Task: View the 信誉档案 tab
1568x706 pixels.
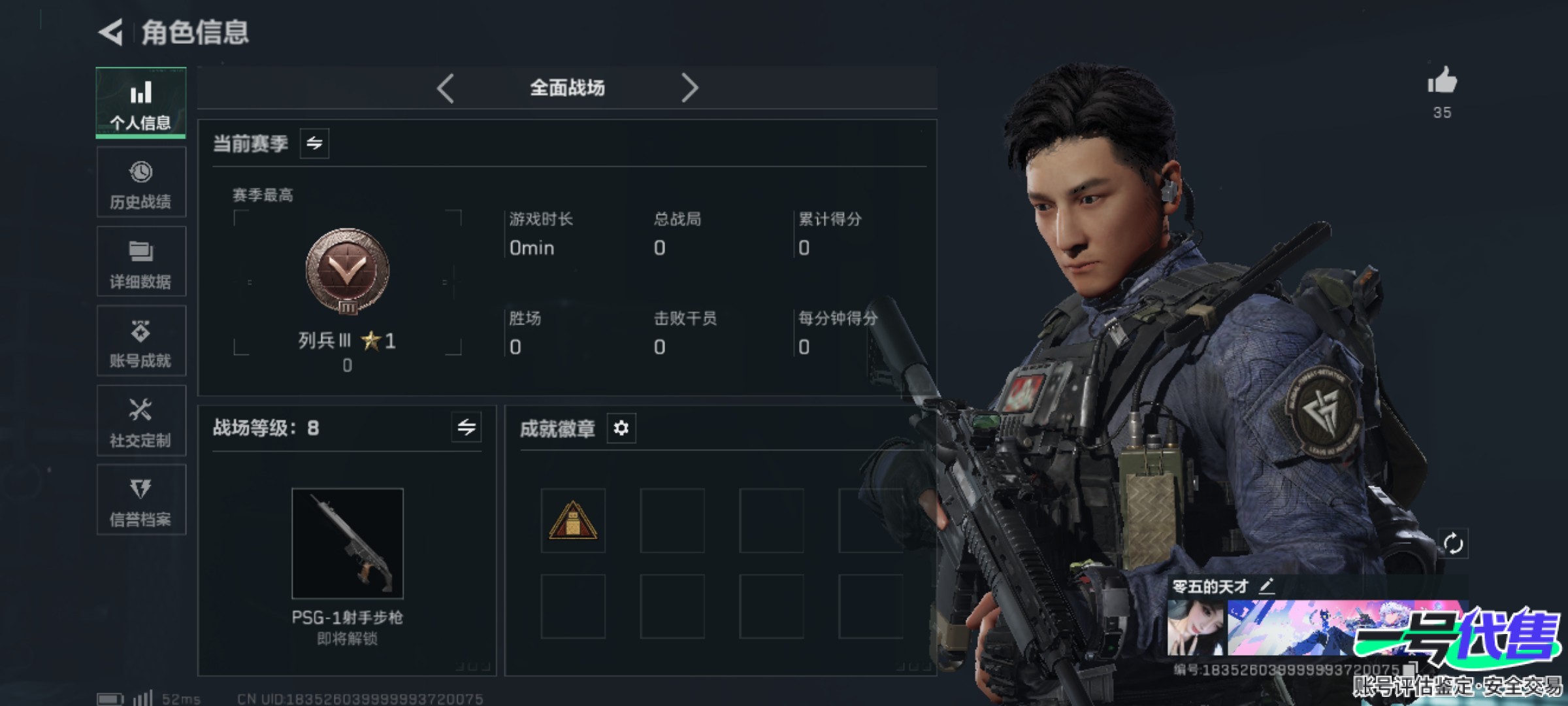Action: 141,501
